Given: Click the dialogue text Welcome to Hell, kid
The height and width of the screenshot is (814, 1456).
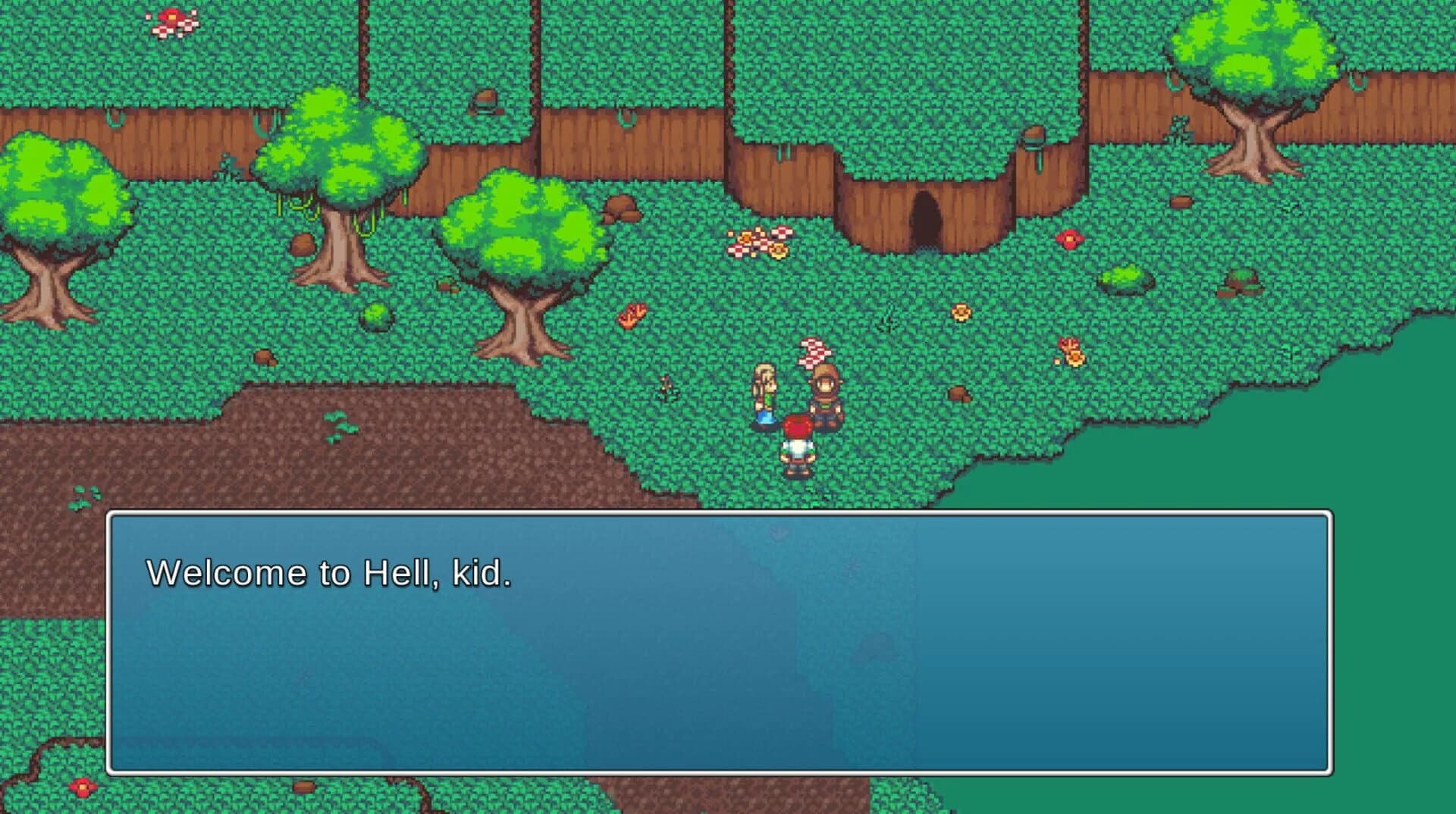Looking at the screenshot, I should click(330, 574).
